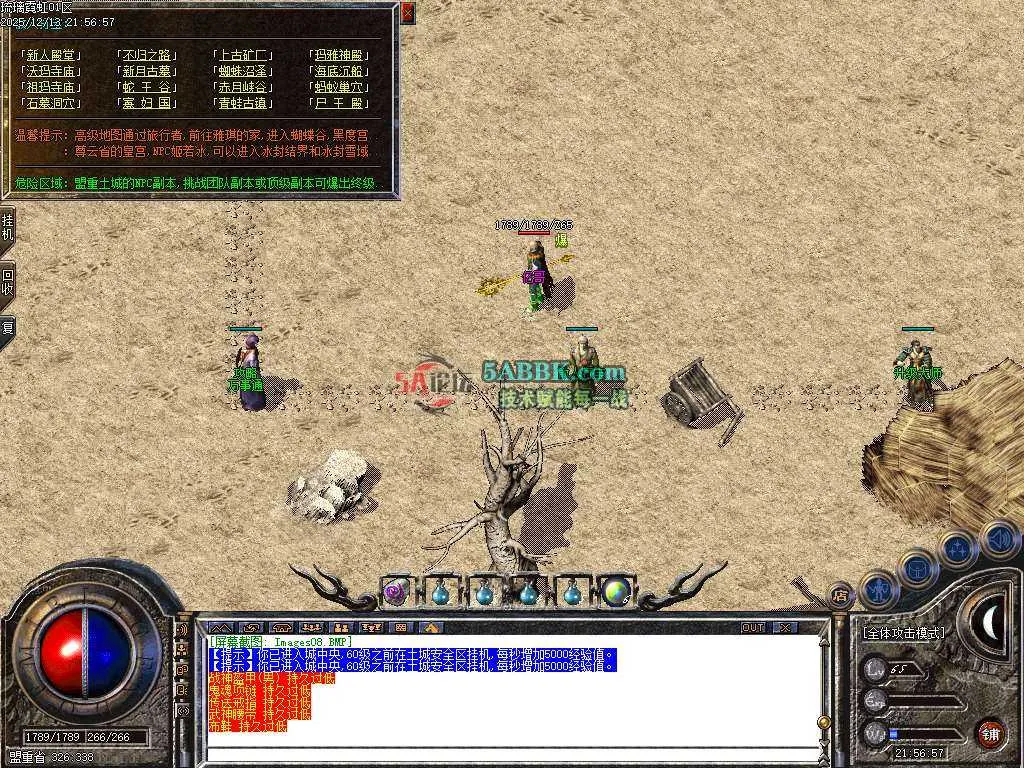Open the skills round button
The width and height of the screenshot is (1024, 768).
pos(958,548)
